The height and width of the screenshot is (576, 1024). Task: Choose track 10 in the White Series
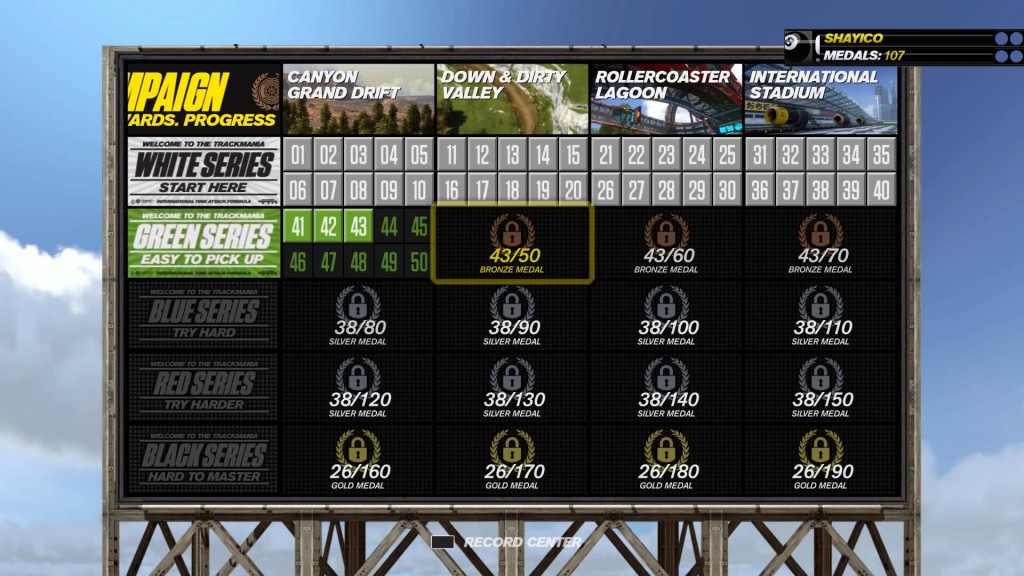click(419, 190)
